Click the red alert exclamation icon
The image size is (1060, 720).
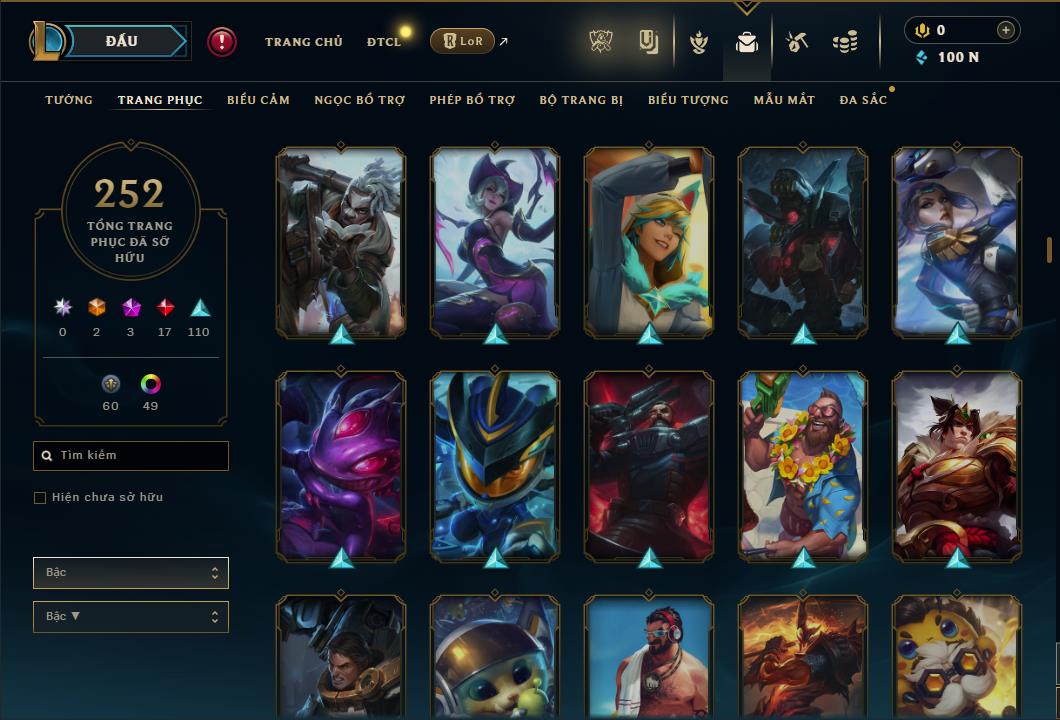[x=222, y=41]
